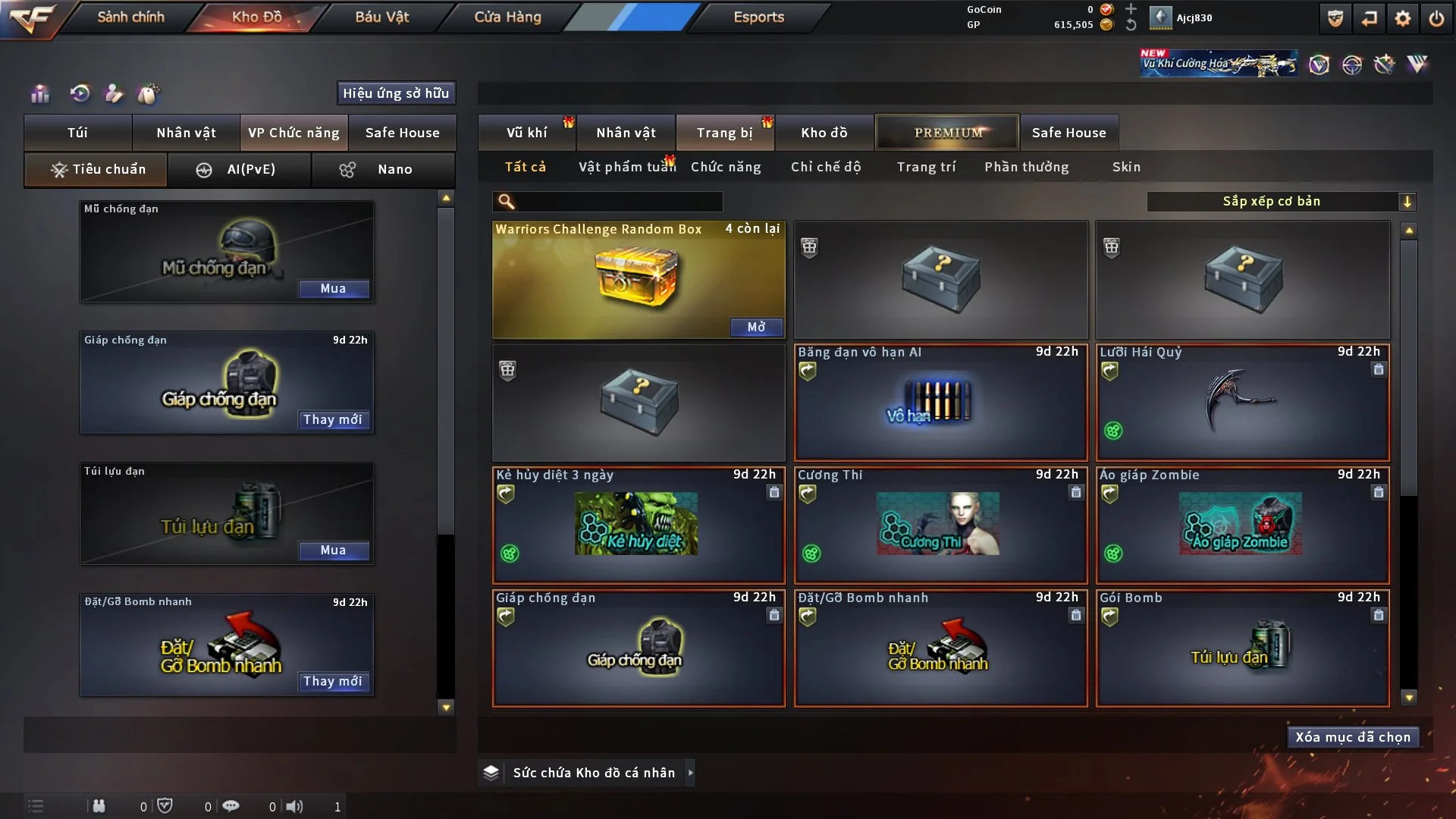Image resolution: width=1456 pixels, height=819 pixels.
Task: Select the Lưỡi Hái Quỷ scythe item
Action: pos(1242,402)
